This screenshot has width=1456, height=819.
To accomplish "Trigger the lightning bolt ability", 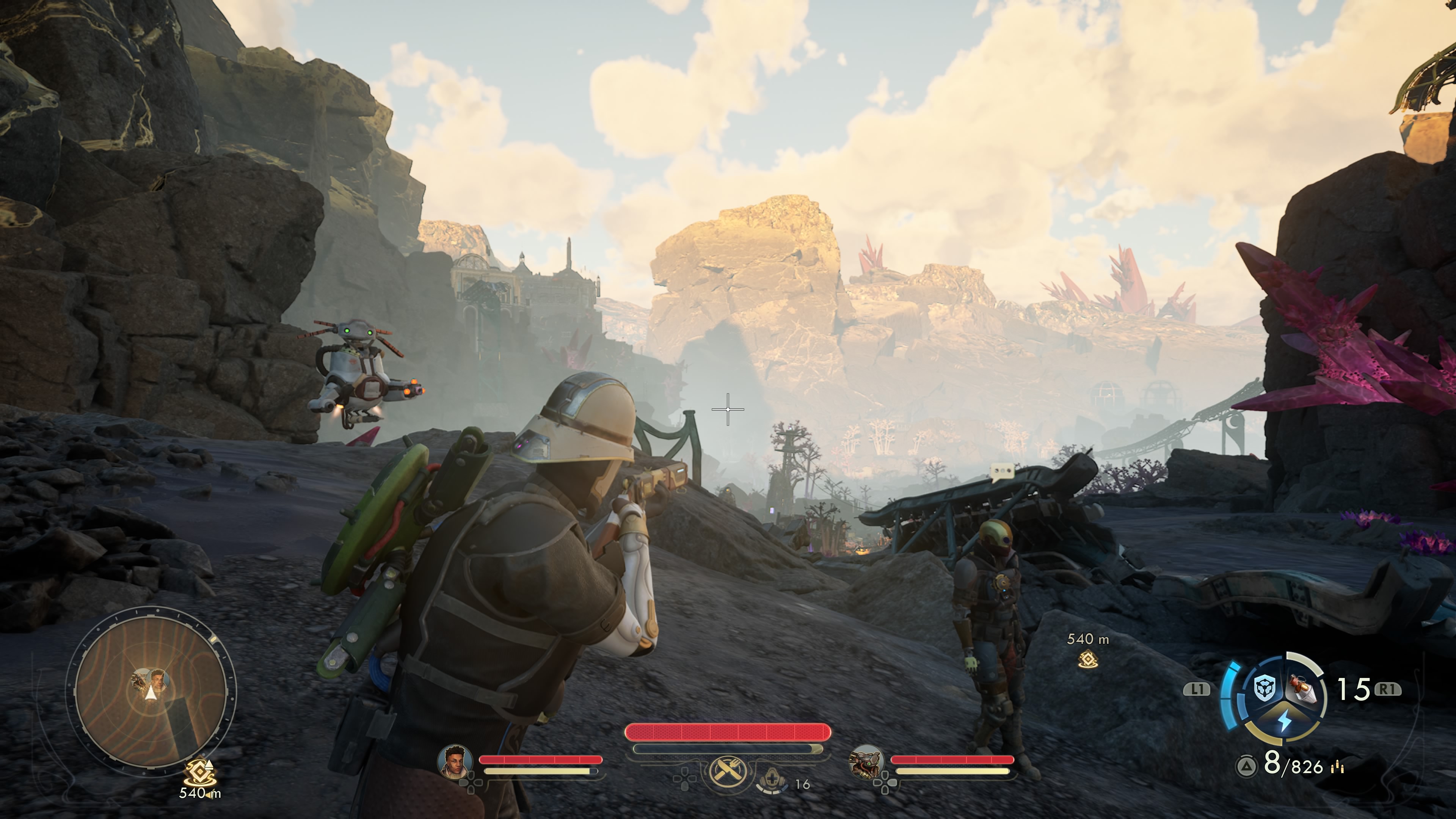I will click(x=1284, y=722).
